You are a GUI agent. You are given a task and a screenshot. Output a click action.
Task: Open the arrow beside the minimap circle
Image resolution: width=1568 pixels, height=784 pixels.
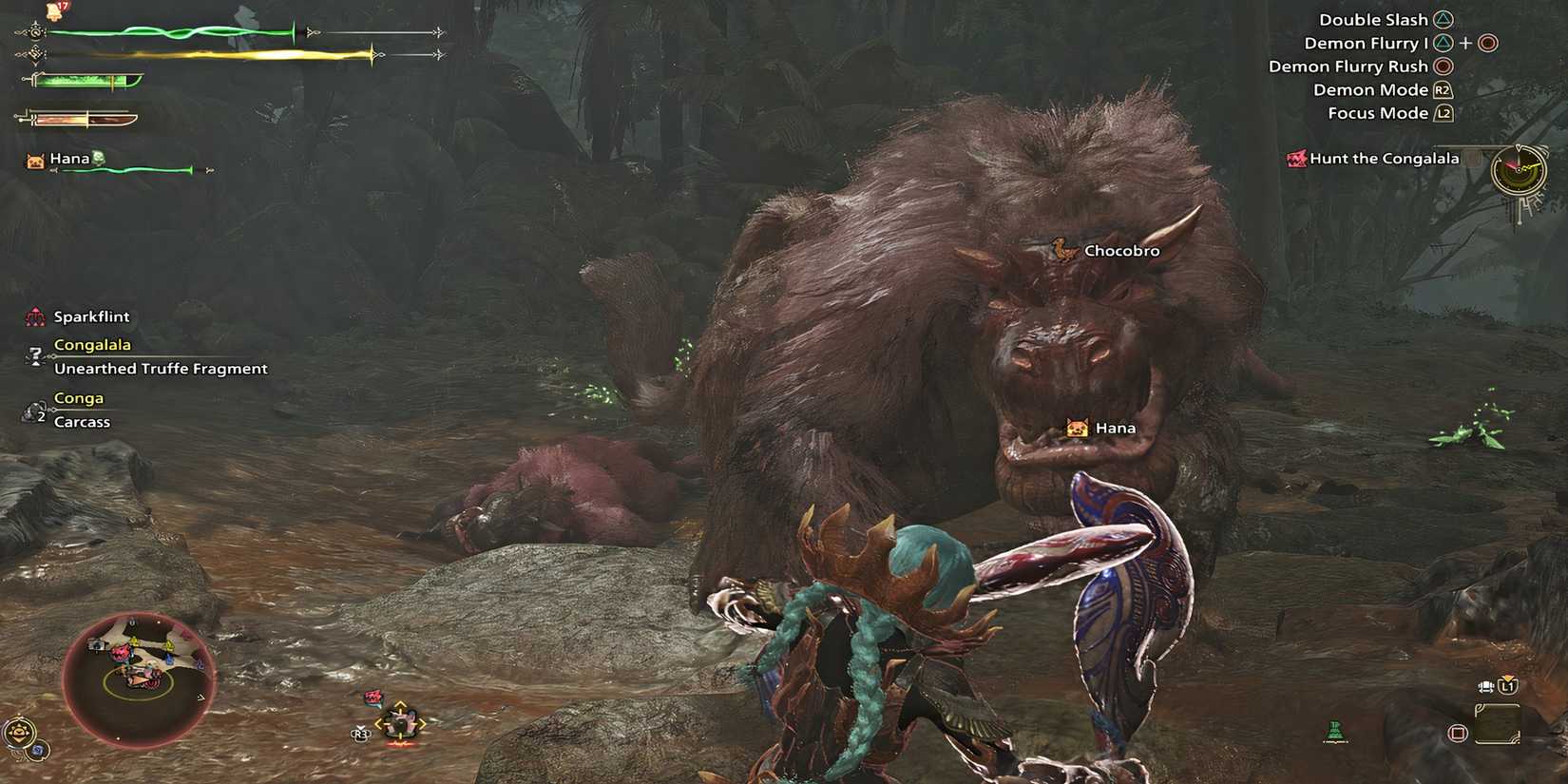[201, 698]
